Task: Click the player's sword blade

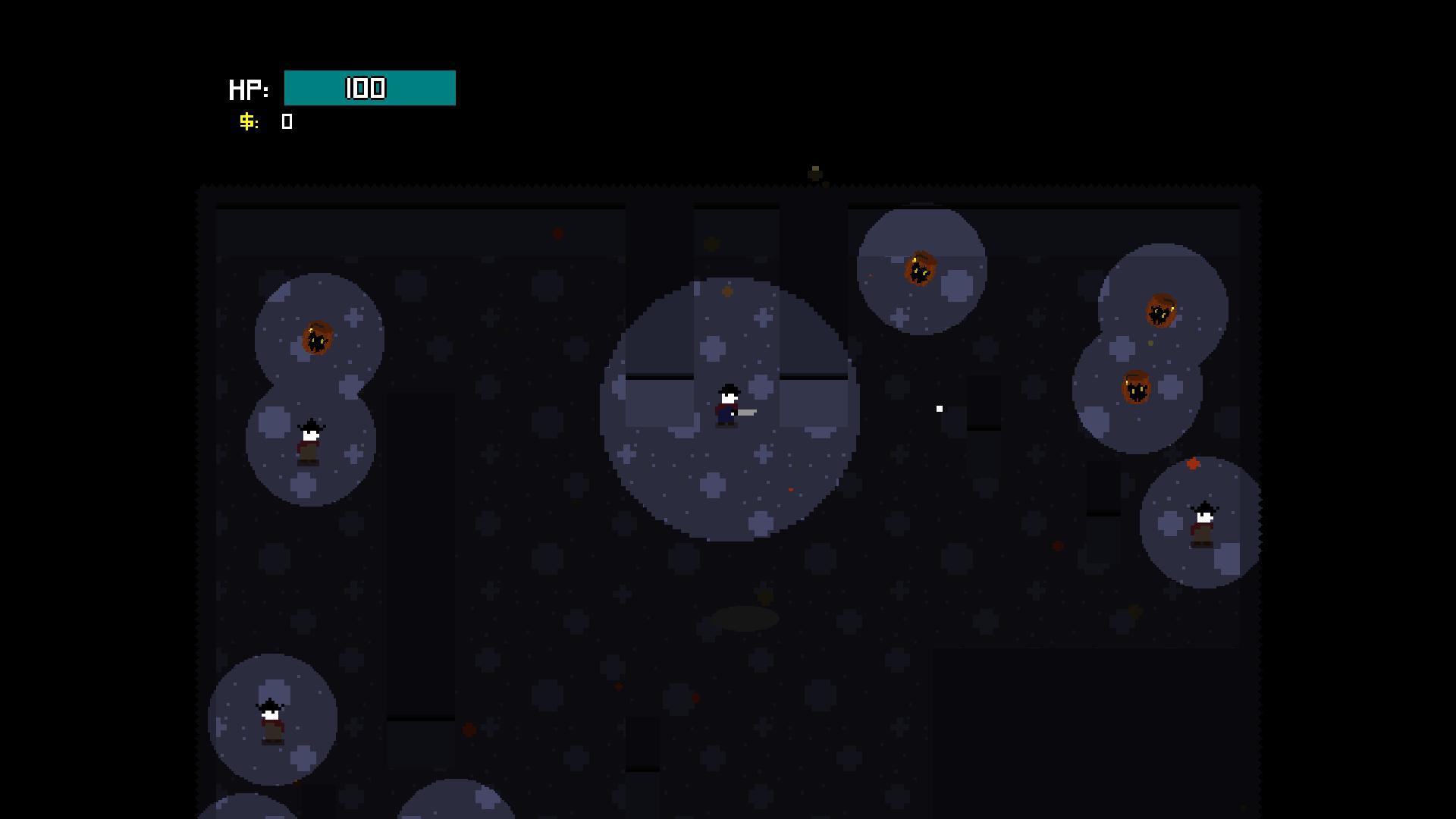Action: [747, 413]
